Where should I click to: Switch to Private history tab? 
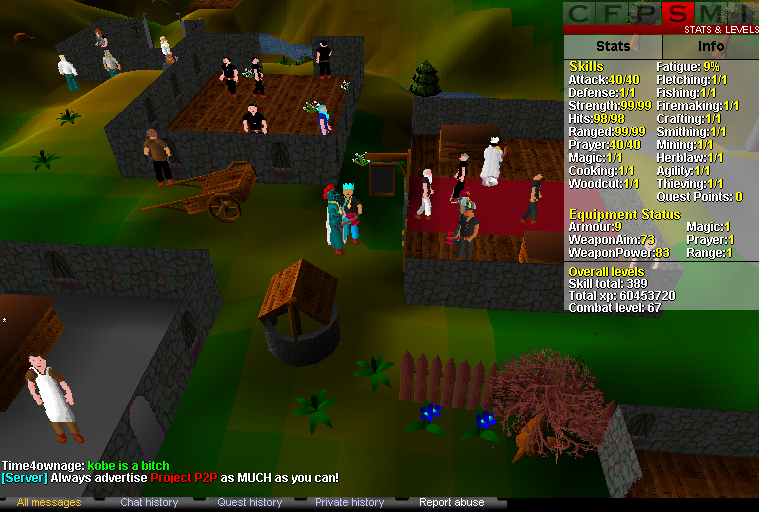pos(349,502)
